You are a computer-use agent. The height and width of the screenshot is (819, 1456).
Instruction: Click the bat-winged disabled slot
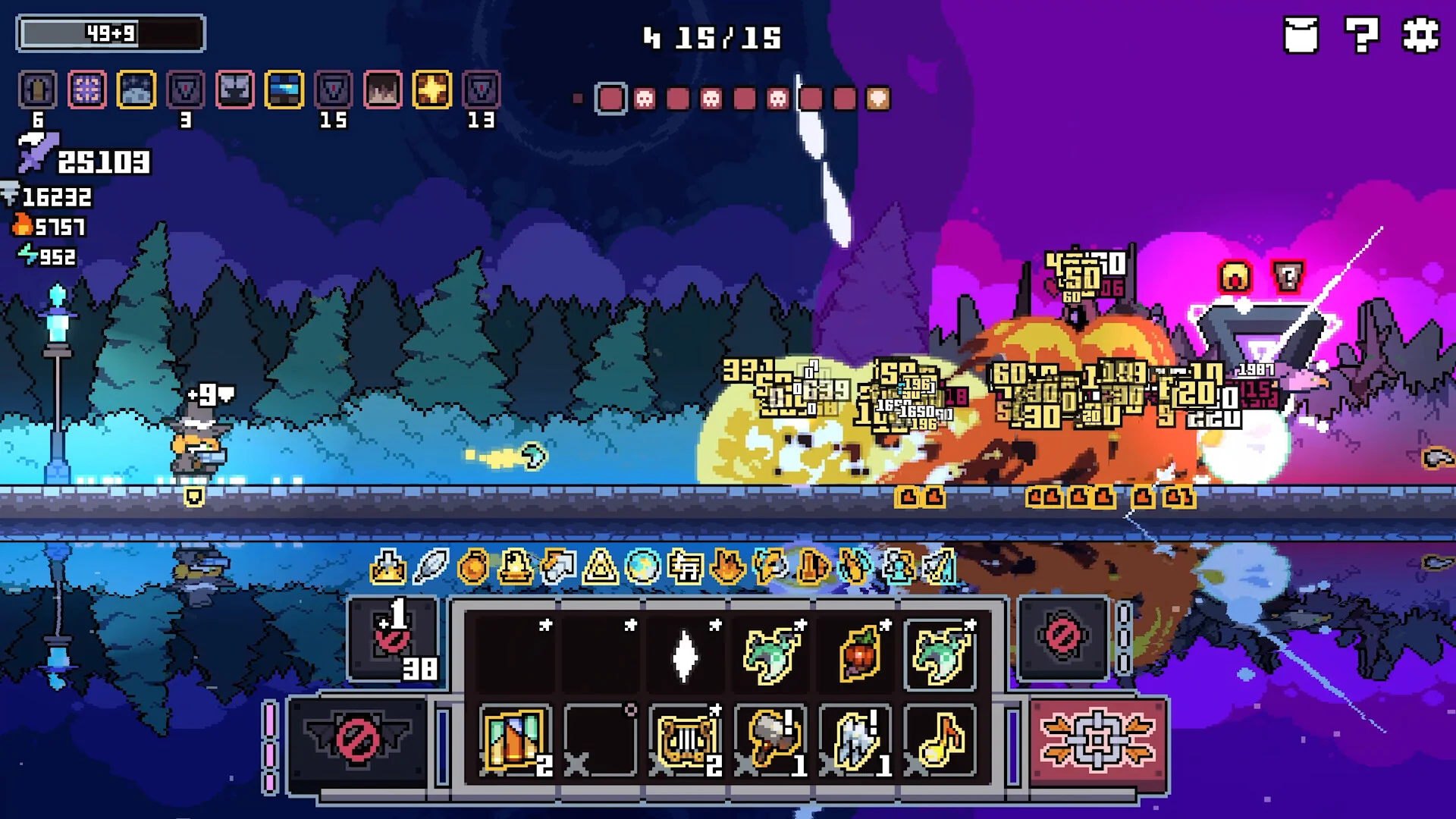click(x=356, y=739)
